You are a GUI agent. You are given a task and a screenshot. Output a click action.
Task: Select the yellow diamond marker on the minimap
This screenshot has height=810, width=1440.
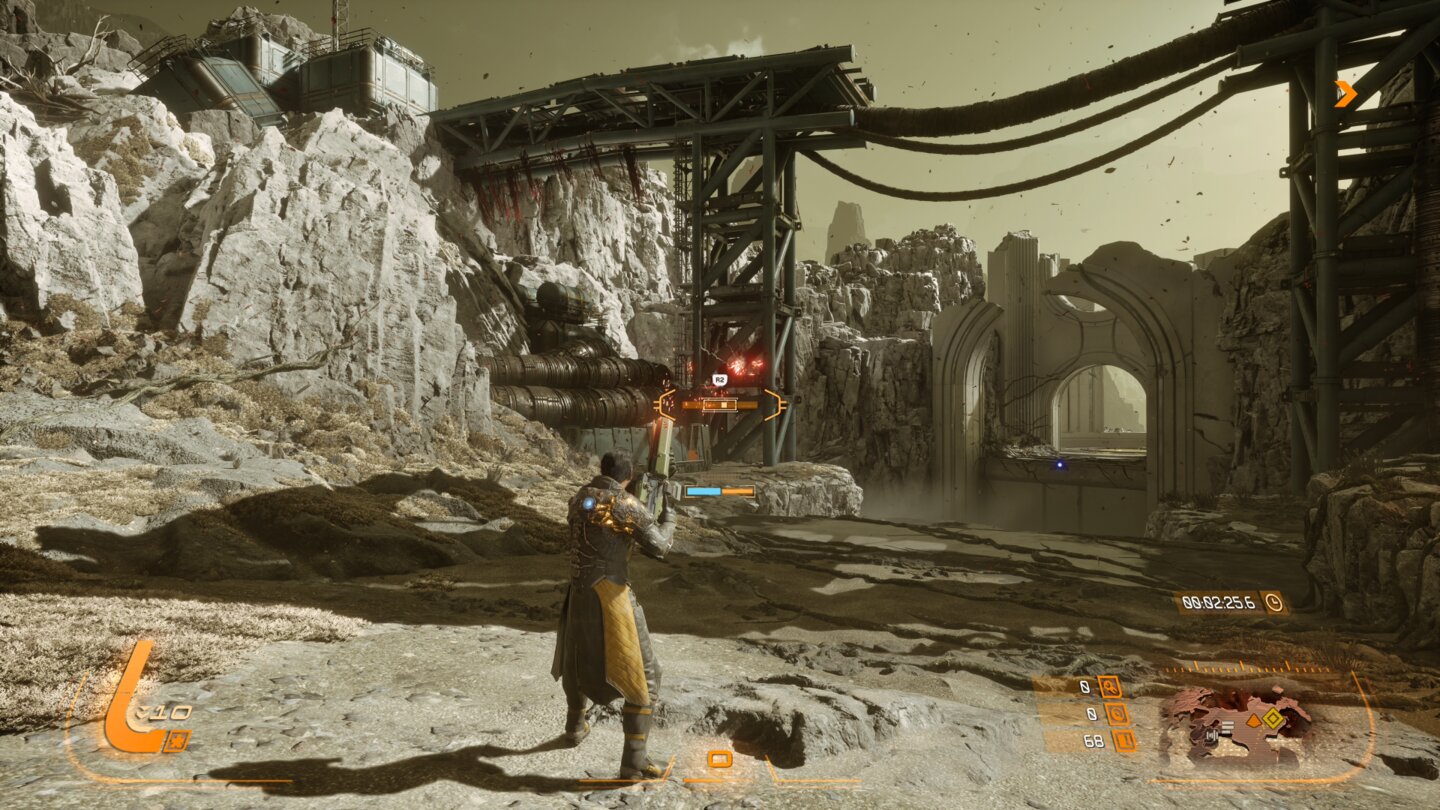pyautogui.click(x=1271, y=717)
